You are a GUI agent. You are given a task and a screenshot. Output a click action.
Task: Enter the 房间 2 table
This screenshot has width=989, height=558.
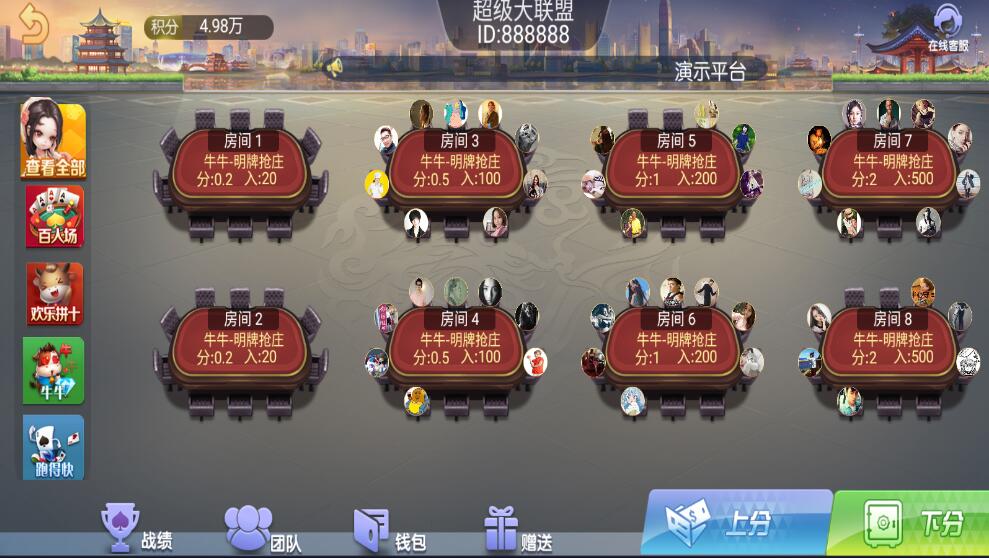[240, 346]
